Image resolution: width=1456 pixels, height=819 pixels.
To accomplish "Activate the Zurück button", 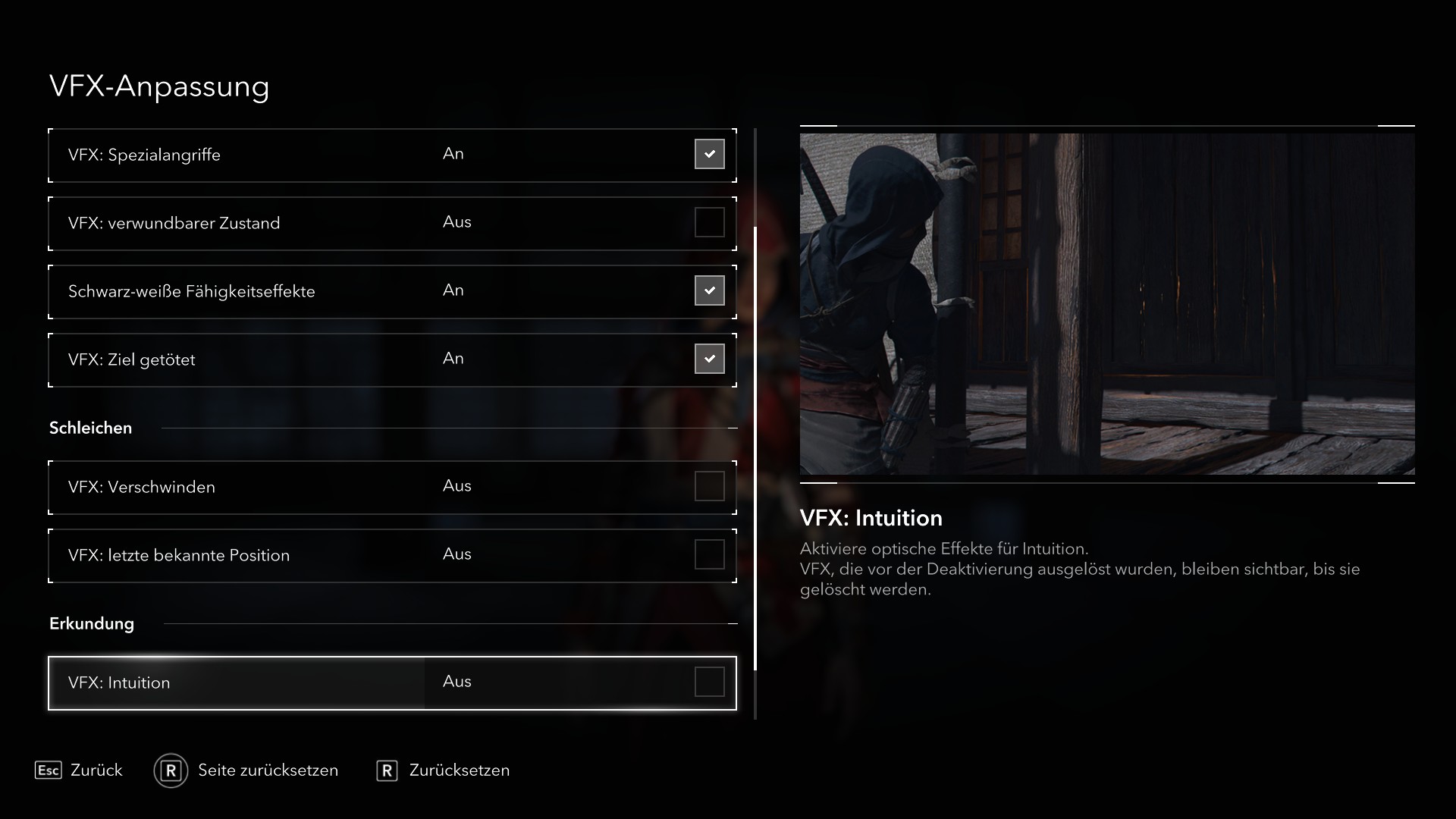I will point(96,770).
